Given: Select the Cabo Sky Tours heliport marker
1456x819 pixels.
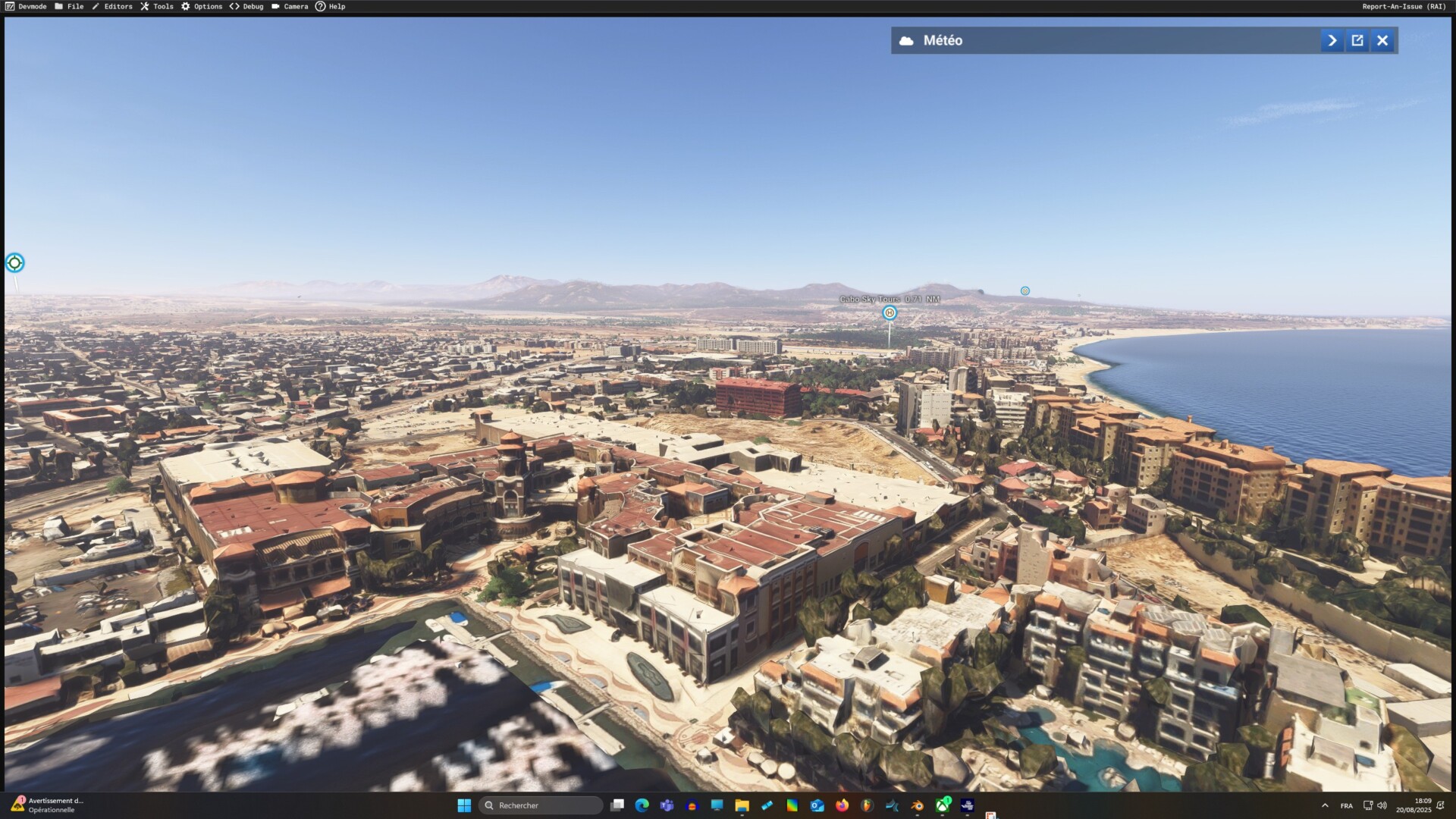Looking at the screenshot, I should (890, 313).
